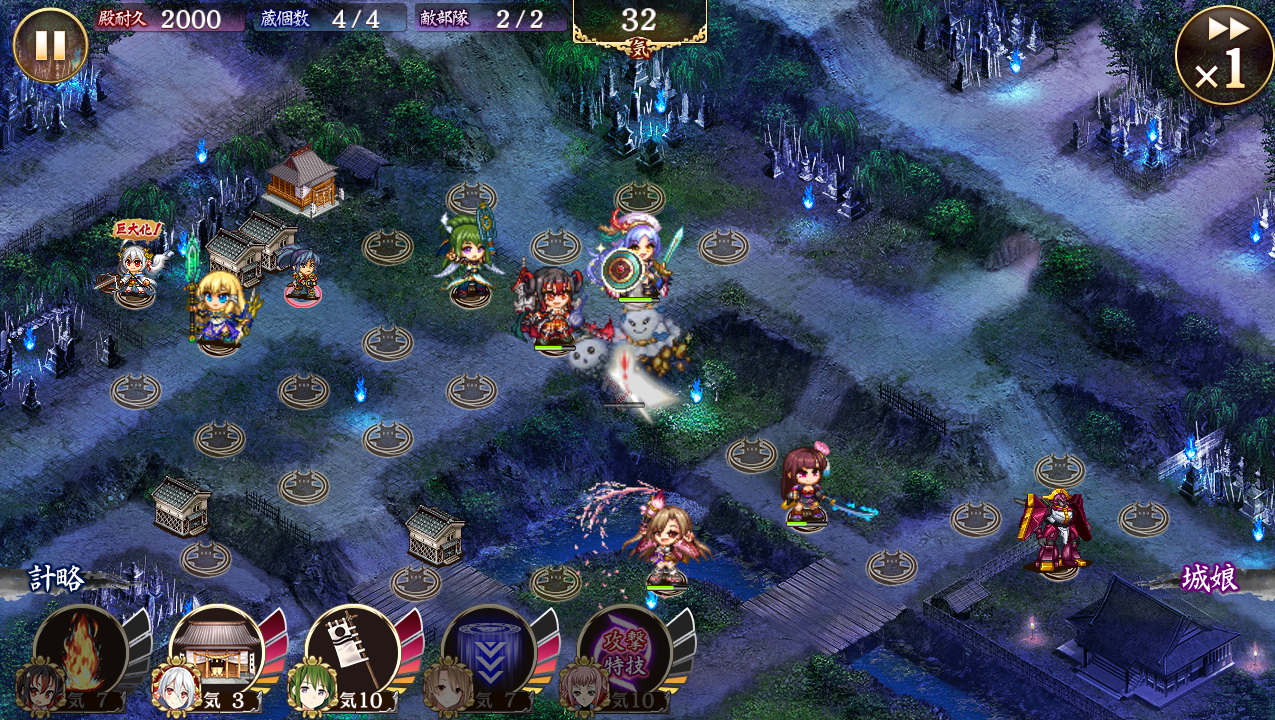Use the shrine building stratagem
1275x720 pixels.
point(216,652)
